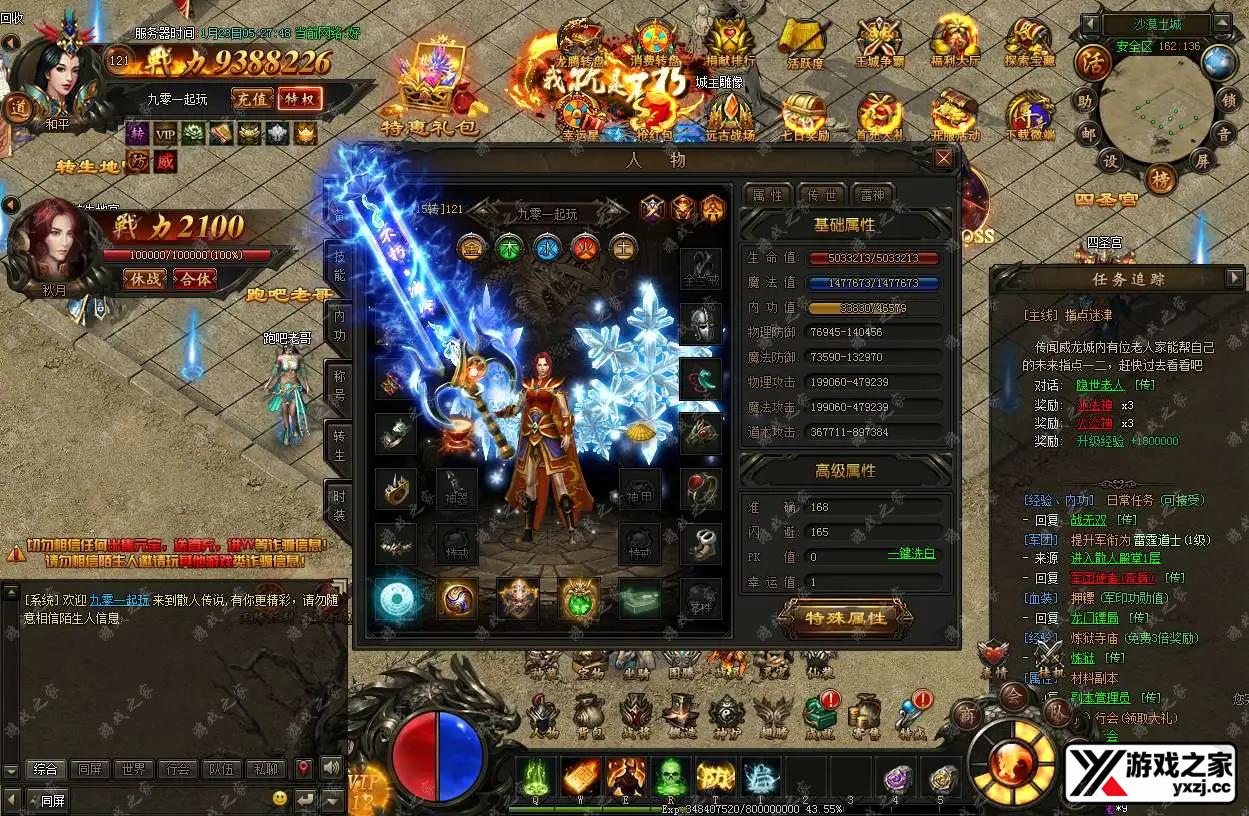Choose the 火 element orb

click(x=584, y=247)
